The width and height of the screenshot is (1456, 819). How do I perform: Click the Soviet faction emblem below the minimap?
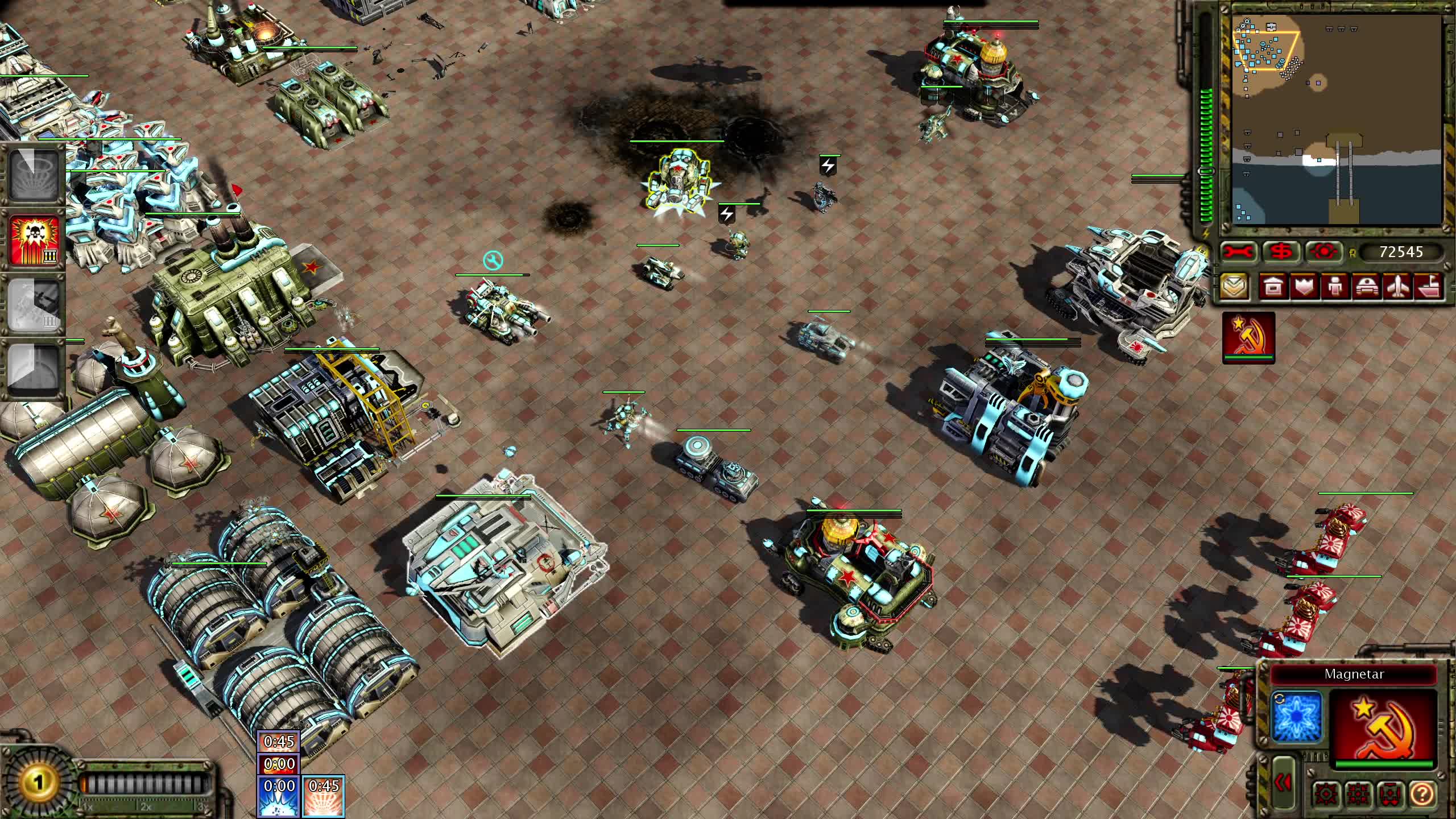(1250, 337)
